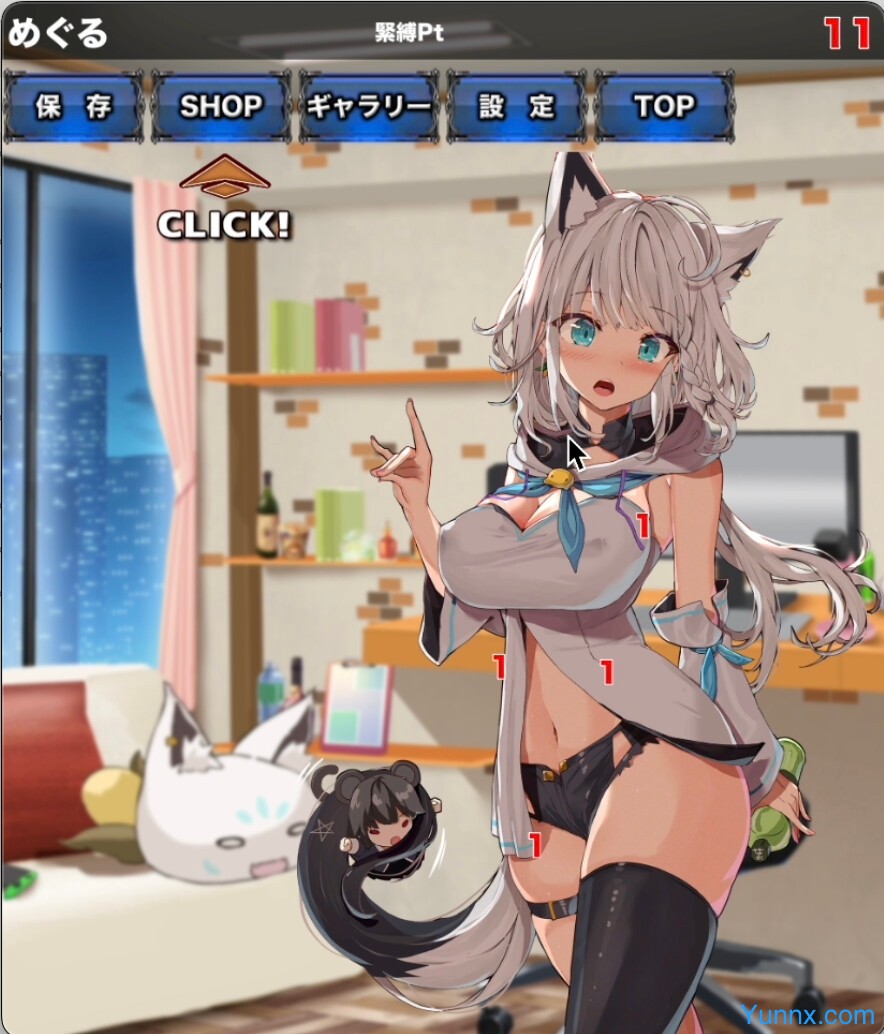Screen dimensions: 884x1034
Task: Open the 設定 settings menu
Action: [x=516, y=107]
